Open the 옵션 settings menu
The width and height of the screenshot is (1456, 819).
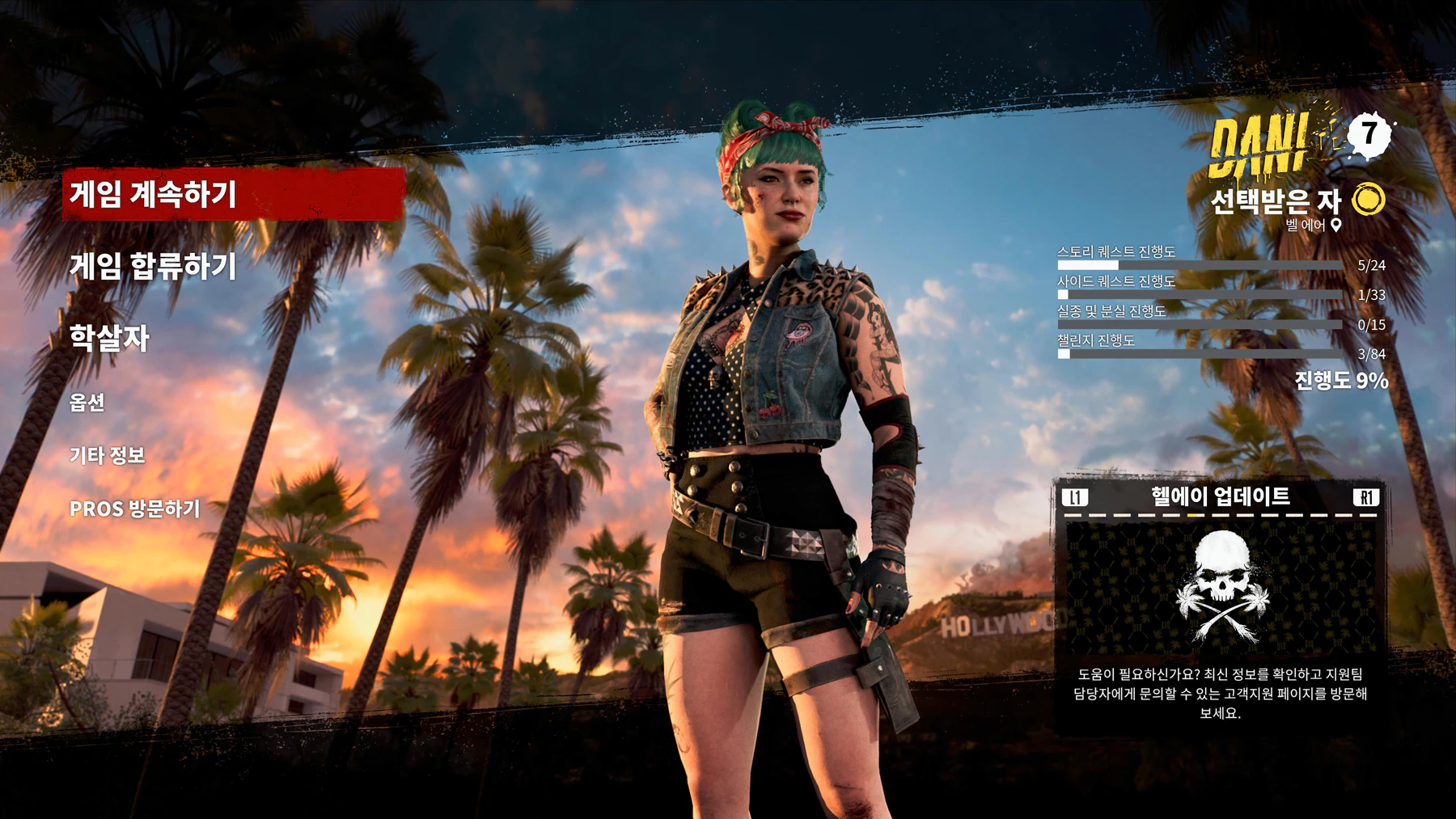click(87, 402)
